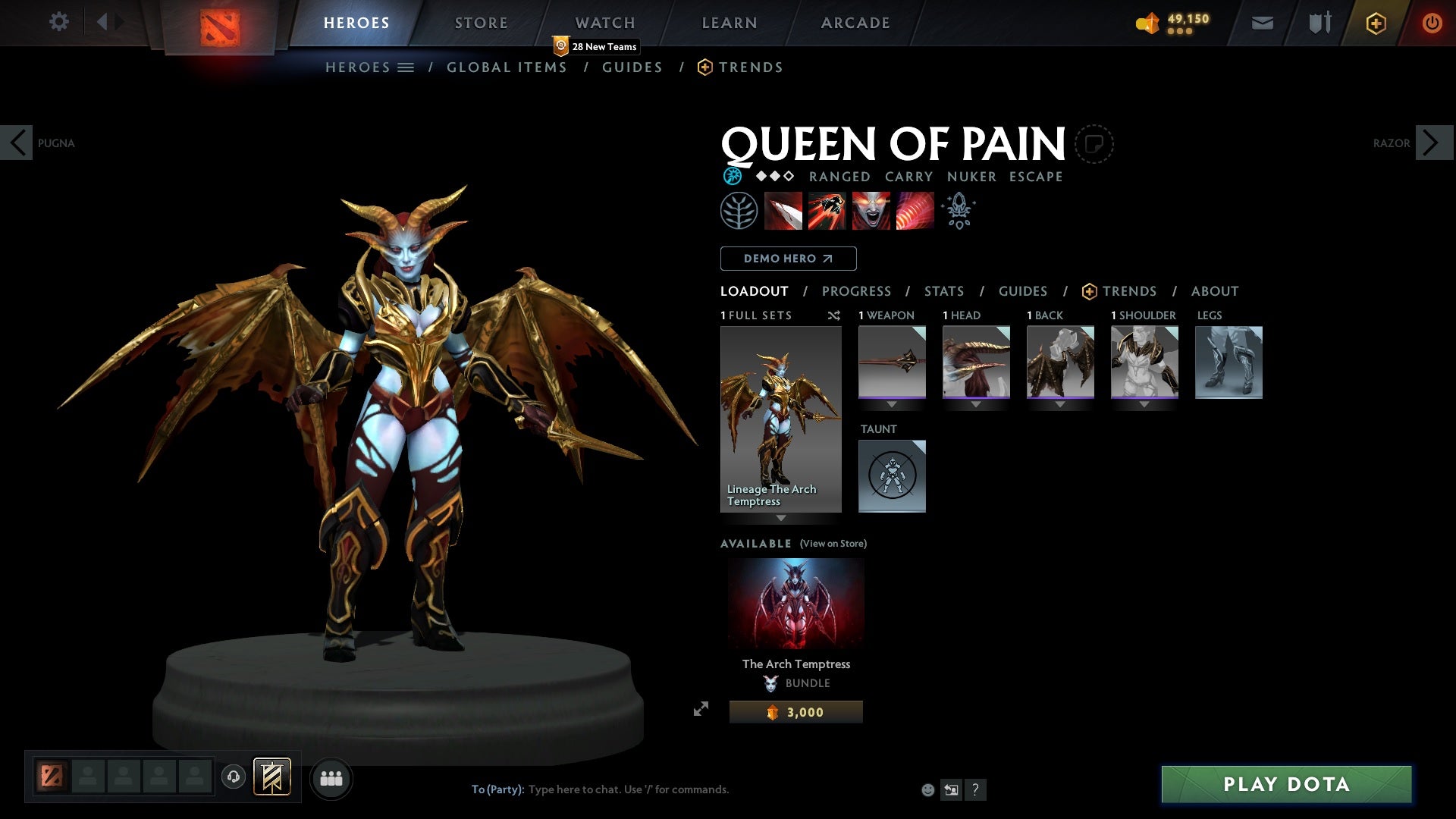Open View on Store link

tap(833, 544)
